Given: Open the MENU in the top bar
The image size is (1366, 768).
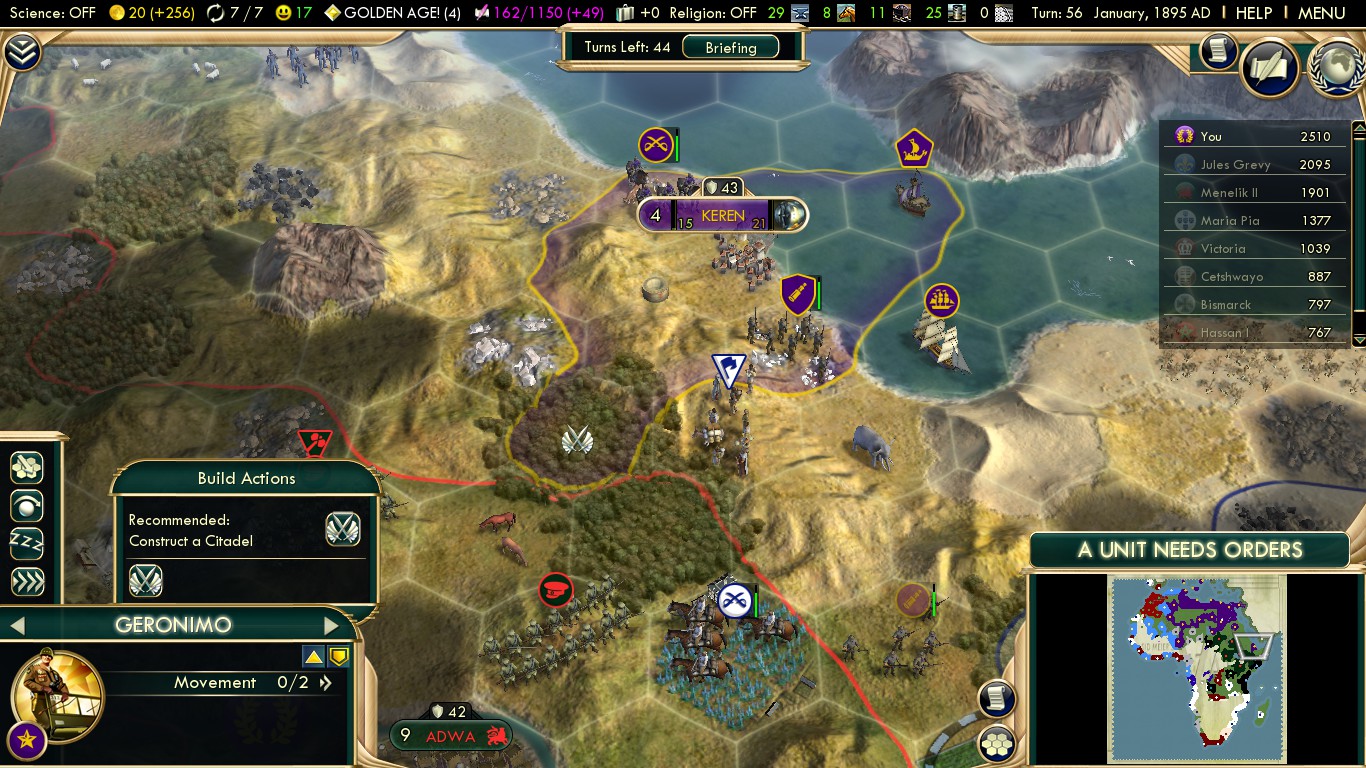Looking at the screenshot, I should [1321, 13].
